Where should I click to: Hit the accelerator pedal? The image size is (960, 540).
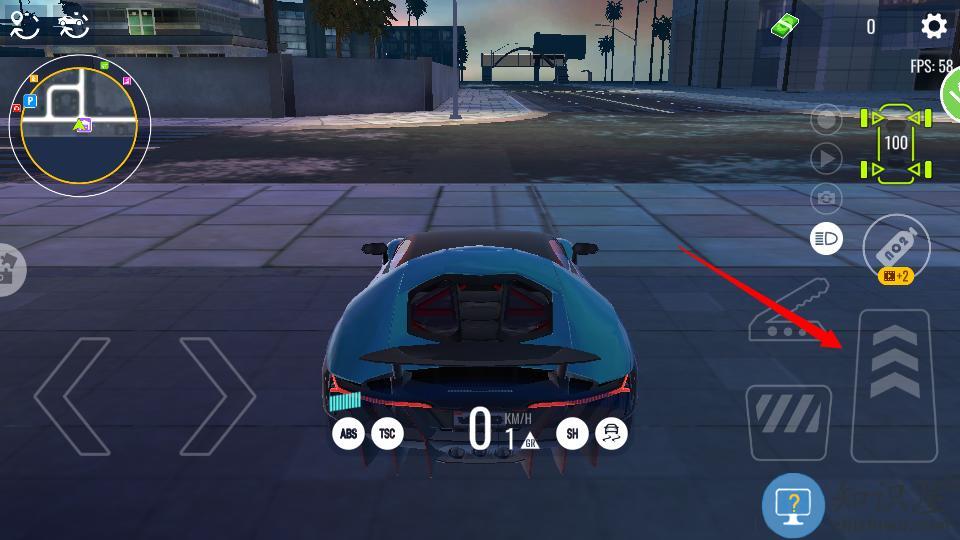[894, 386]
